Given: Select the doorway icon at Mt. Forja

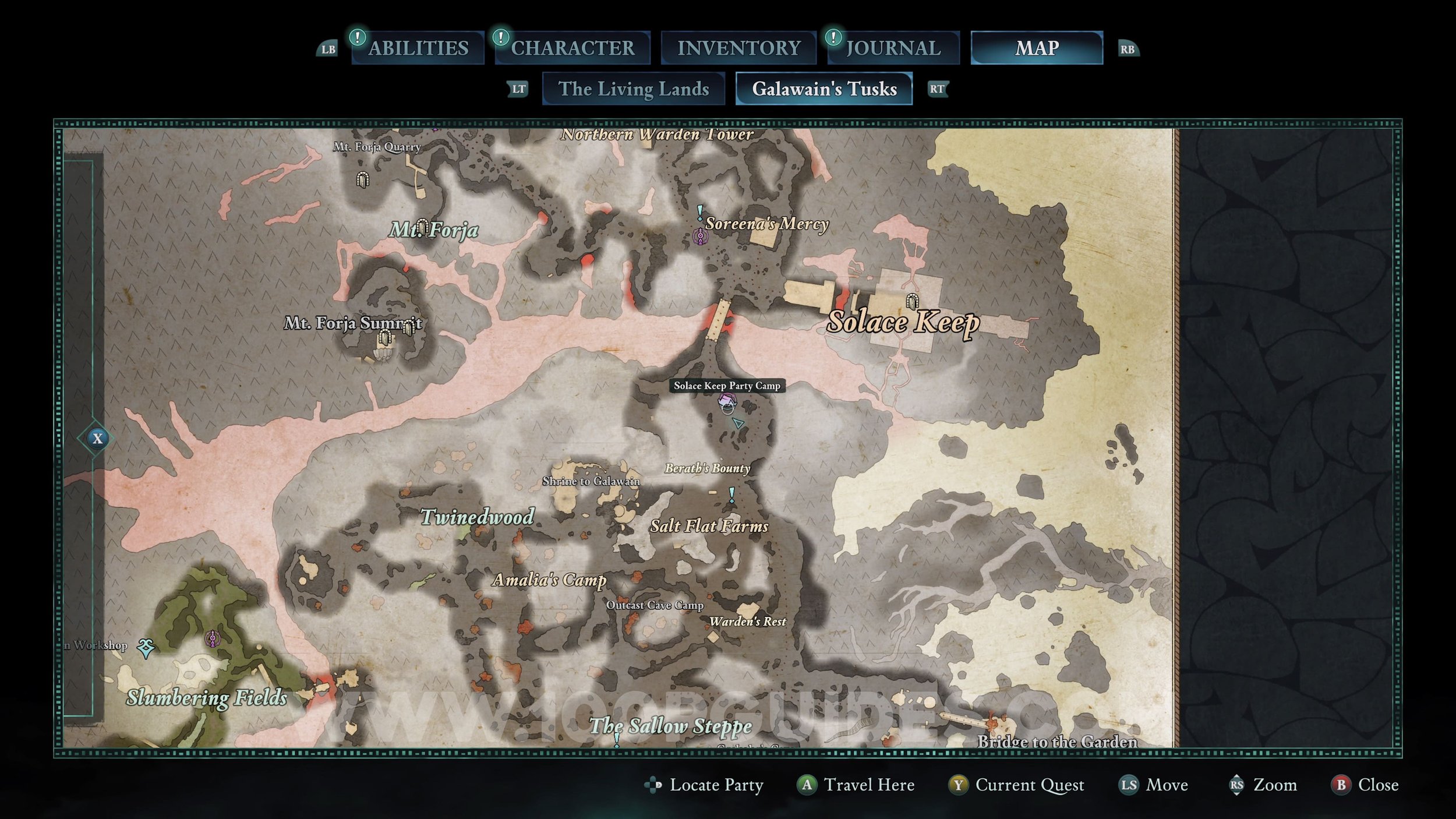Looking at the screenshot, I should [x=422, y=226].
